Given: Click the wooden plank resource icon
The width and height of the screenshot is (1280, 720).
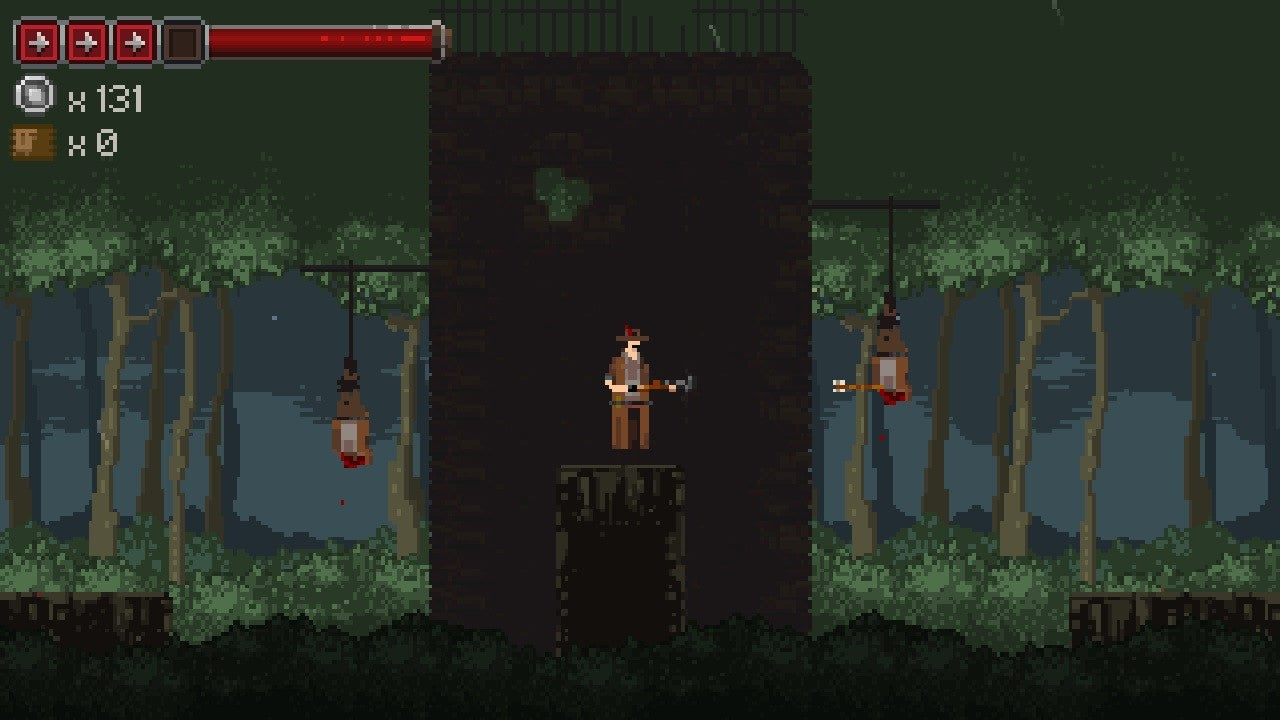Looking at the screenshot, I should (x=33, y=142).
